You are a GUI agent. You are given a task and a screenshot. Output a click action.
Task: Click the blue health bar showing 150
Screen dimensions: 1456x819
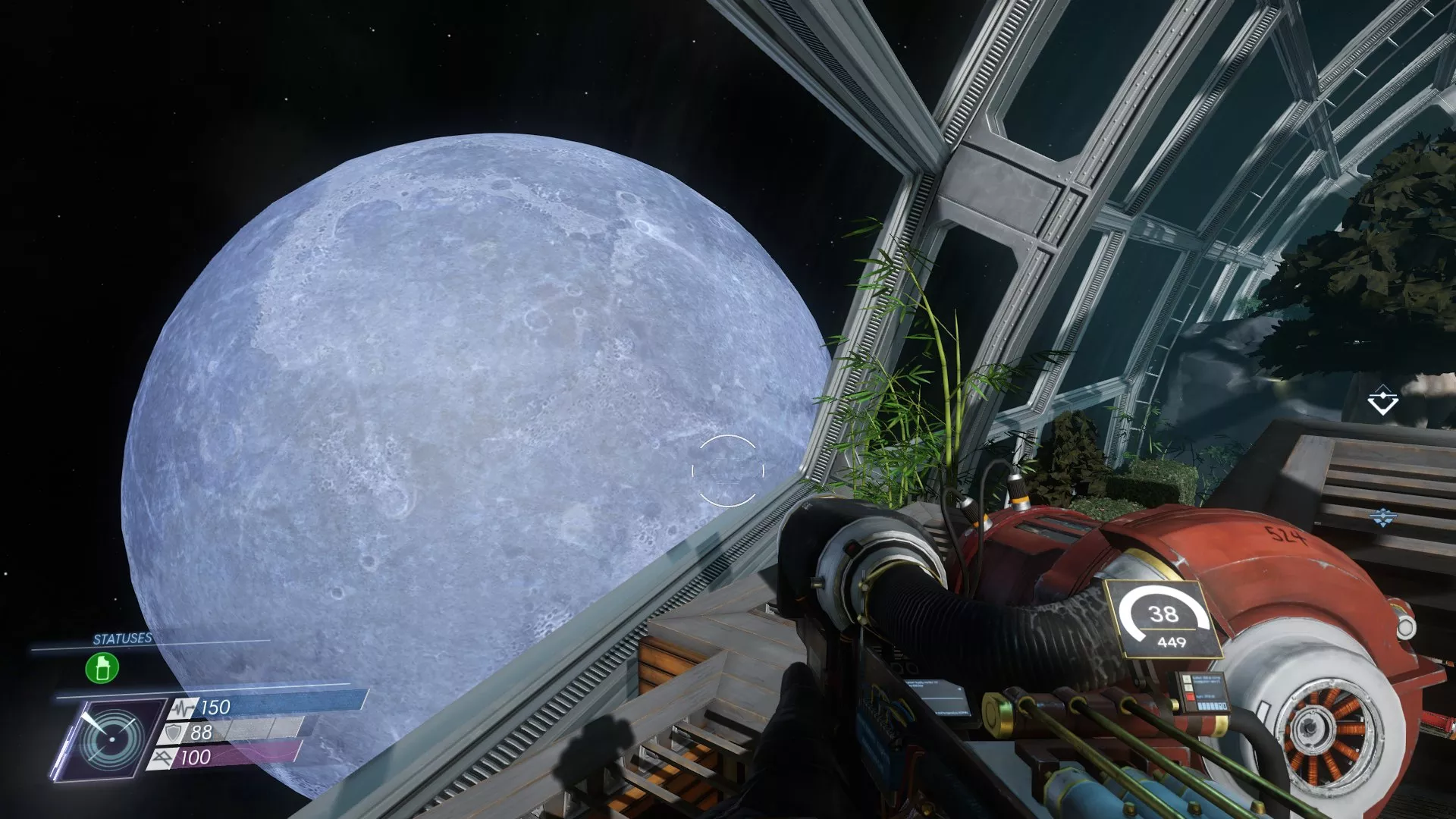coord(250,707)
